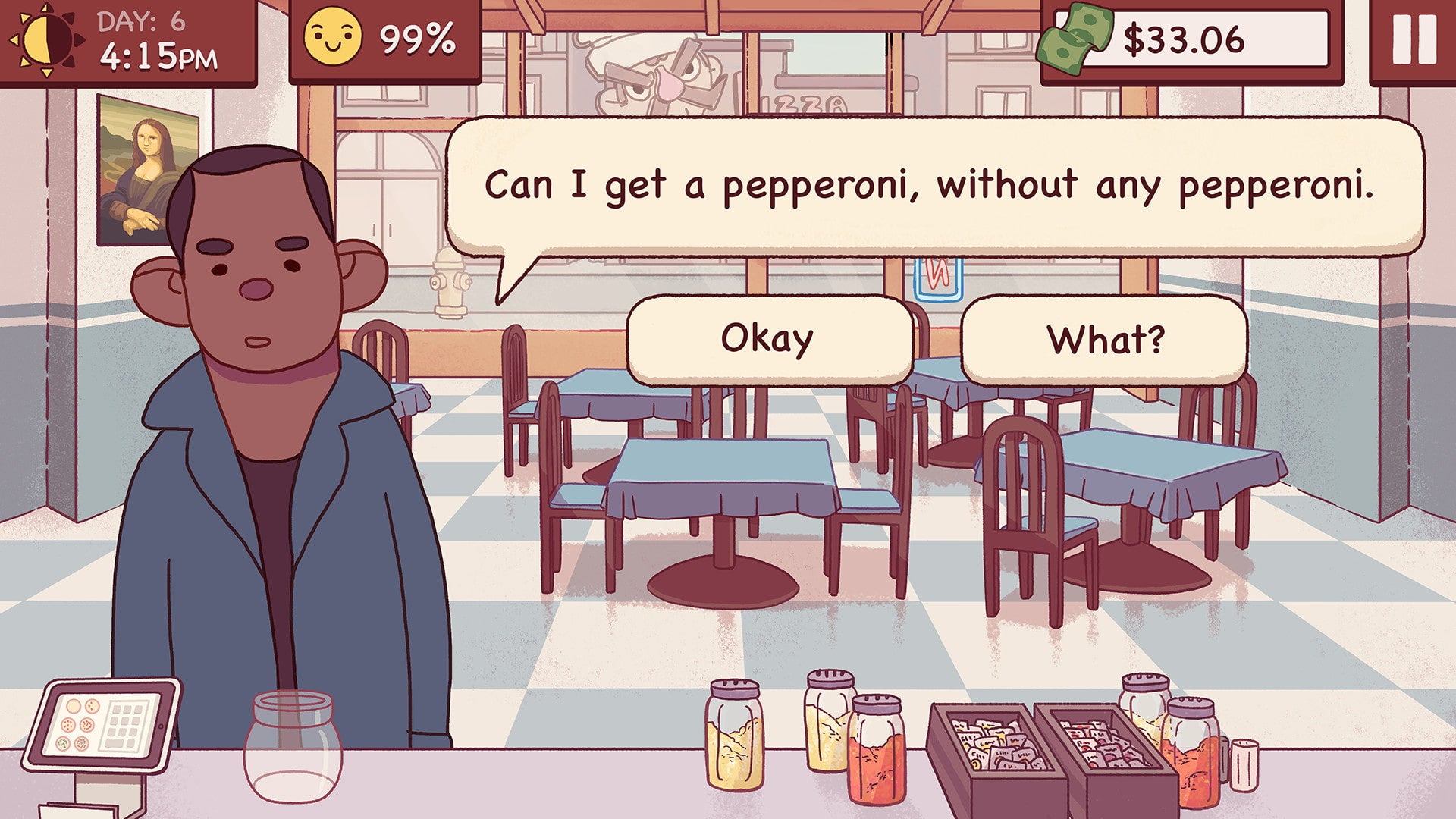Tap the wide zero key on the register keypad

113,743
